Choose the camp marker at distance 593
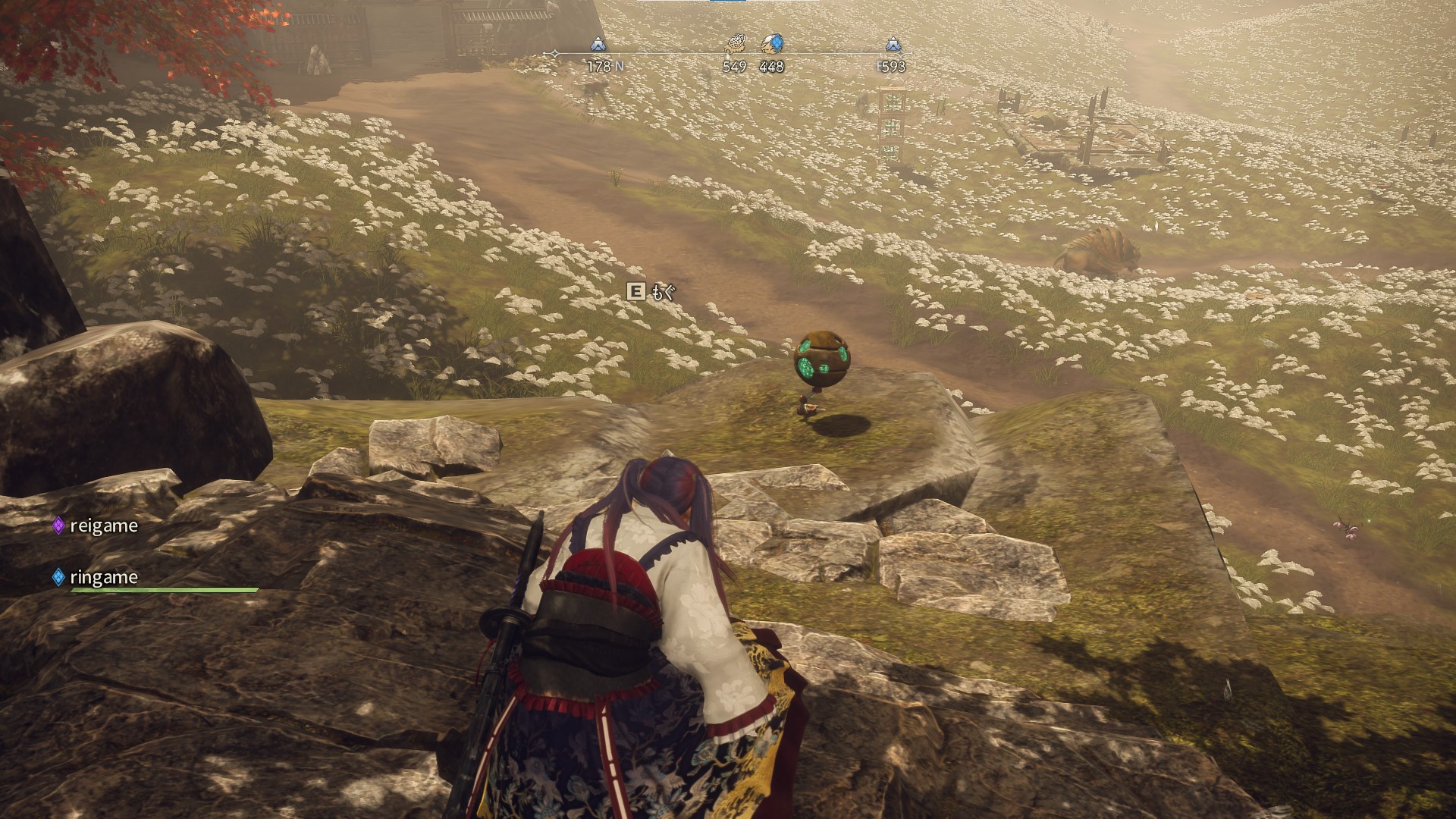1456x819 pixels. 893,44
